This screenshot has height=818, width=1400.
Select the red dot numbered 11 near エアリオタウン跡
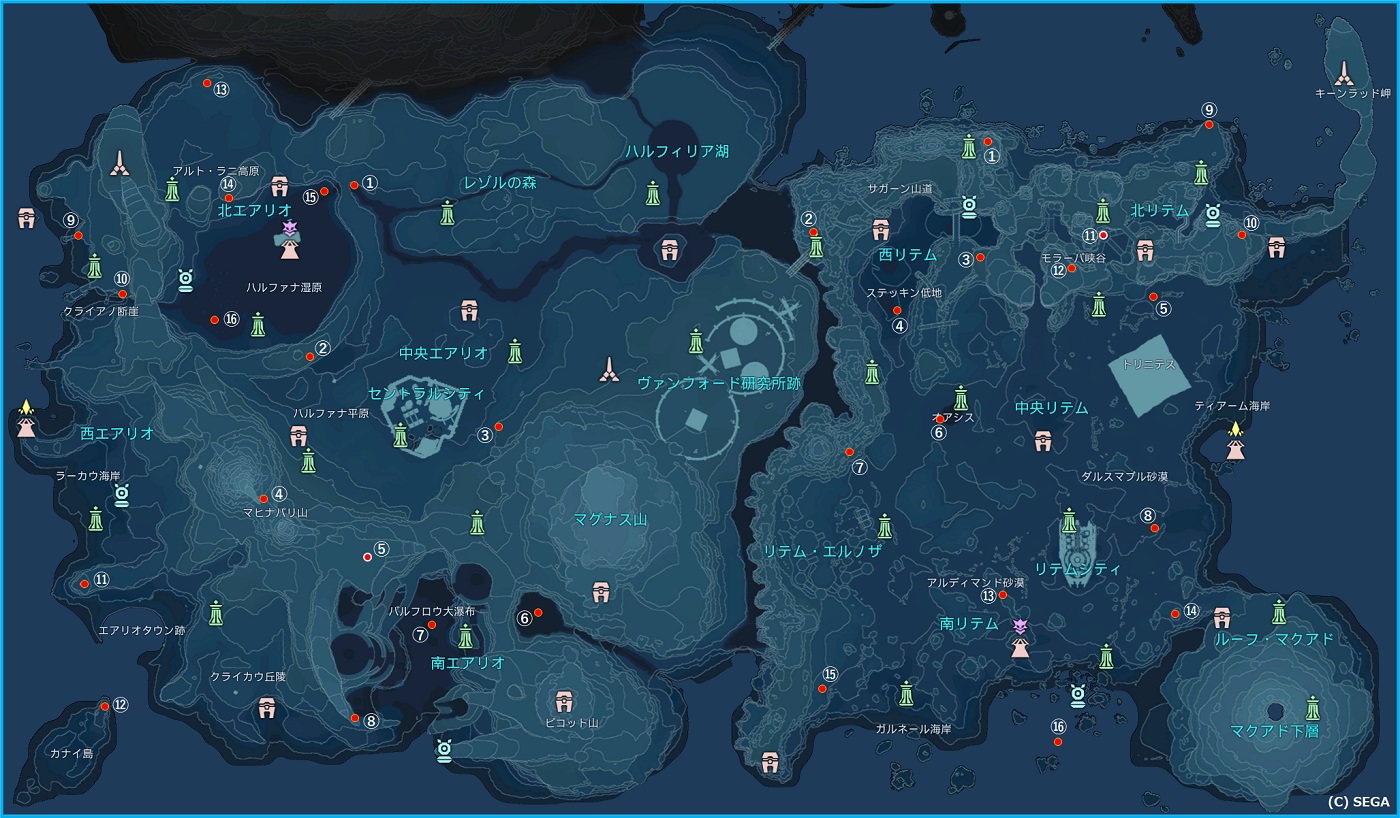[x=85, y=584]
